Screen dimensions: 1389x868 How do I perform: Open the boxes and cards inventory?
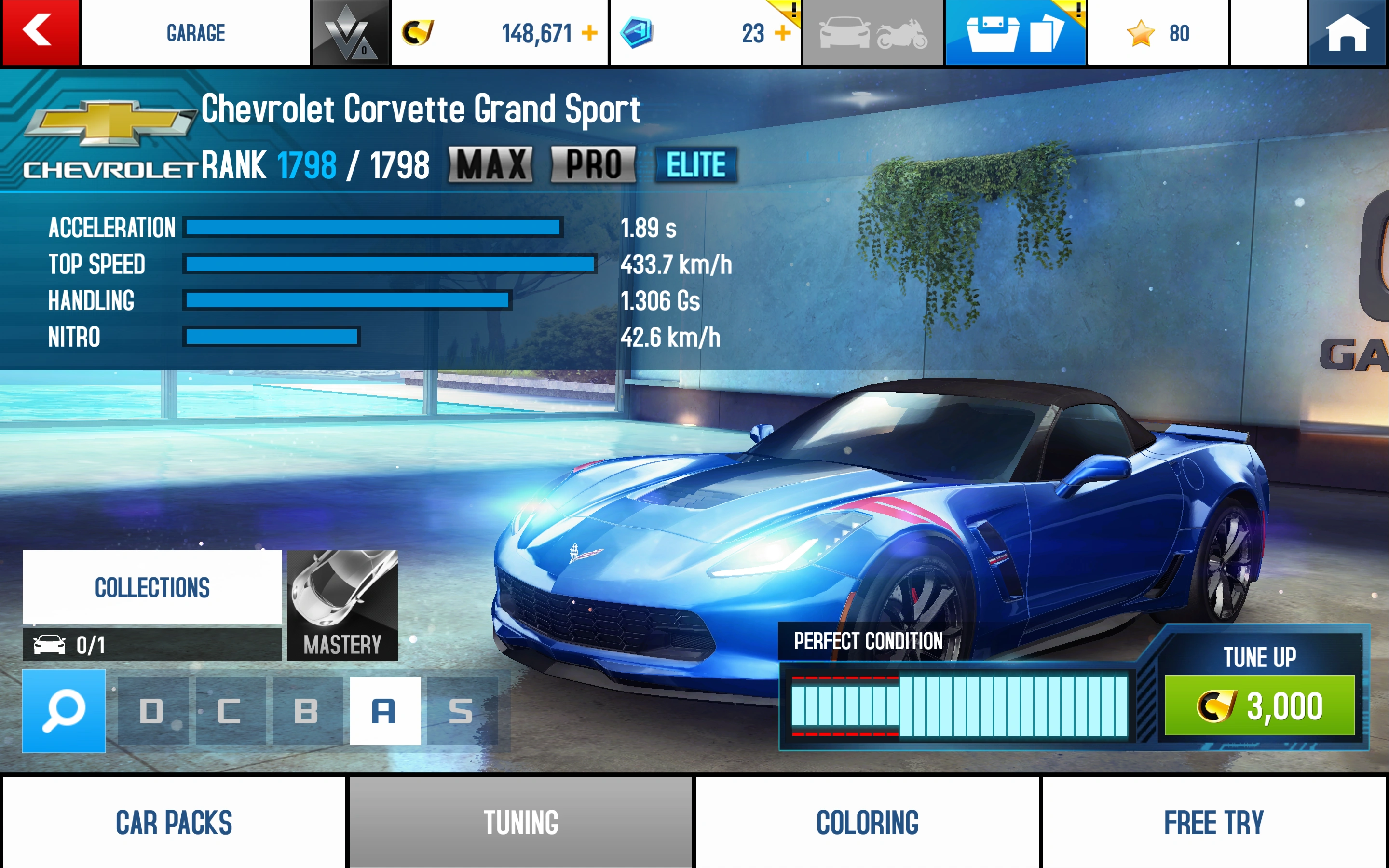[1015, 33]
